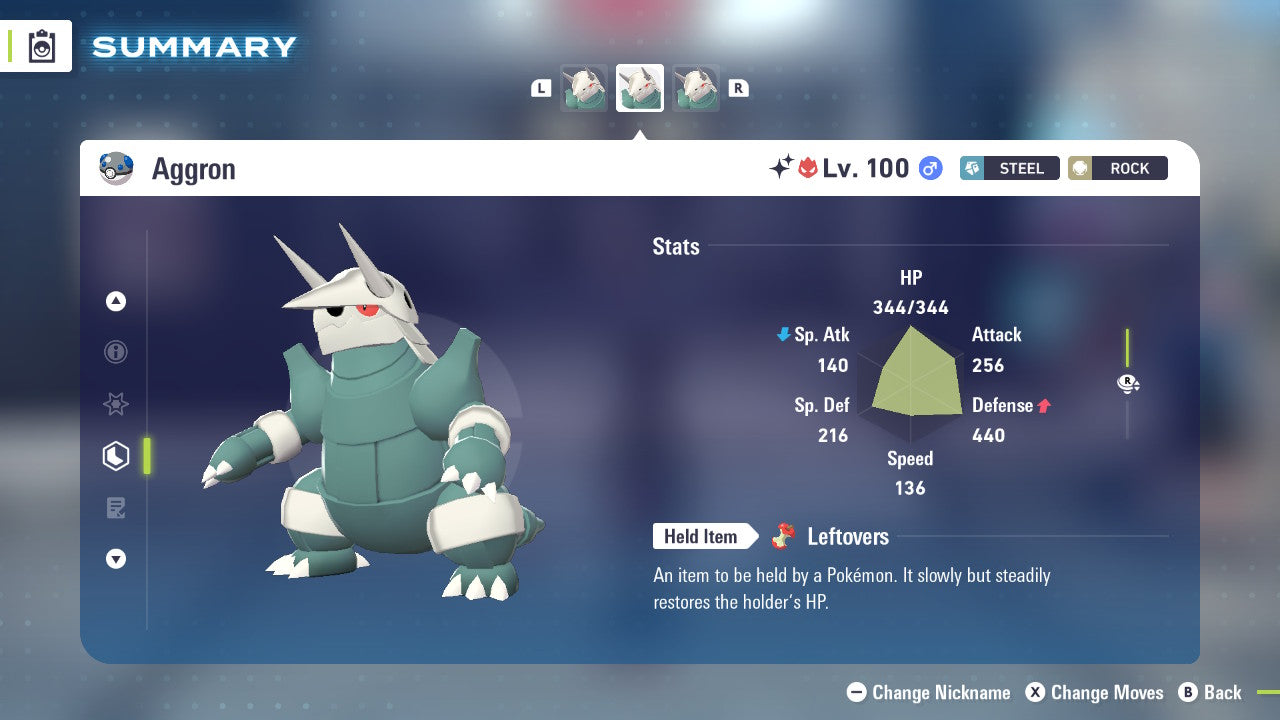Screen dimensions: 1280x720
Task: Select the ROCK type badge
Action: coord(1118,168)
